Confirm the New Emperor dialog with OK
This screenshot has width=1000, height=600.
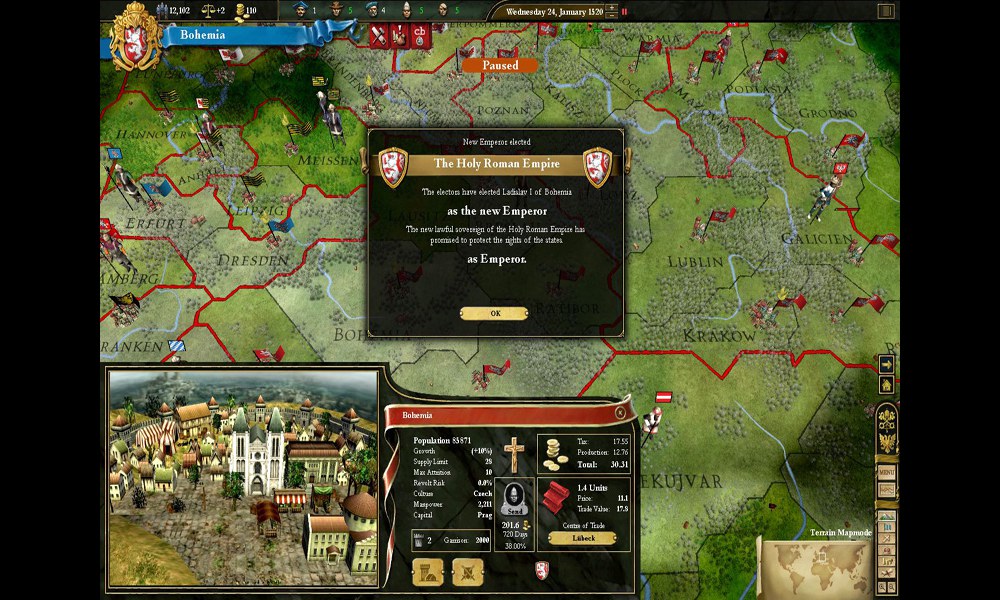coord(494,313)
